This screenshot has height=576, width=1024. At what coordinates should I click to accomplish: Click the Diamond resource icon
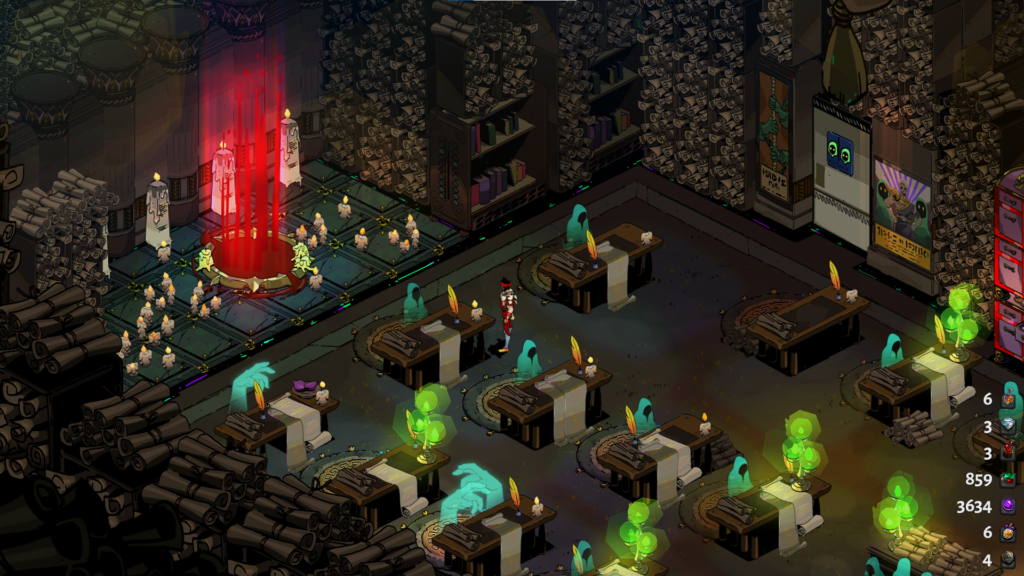point(1010,426)
